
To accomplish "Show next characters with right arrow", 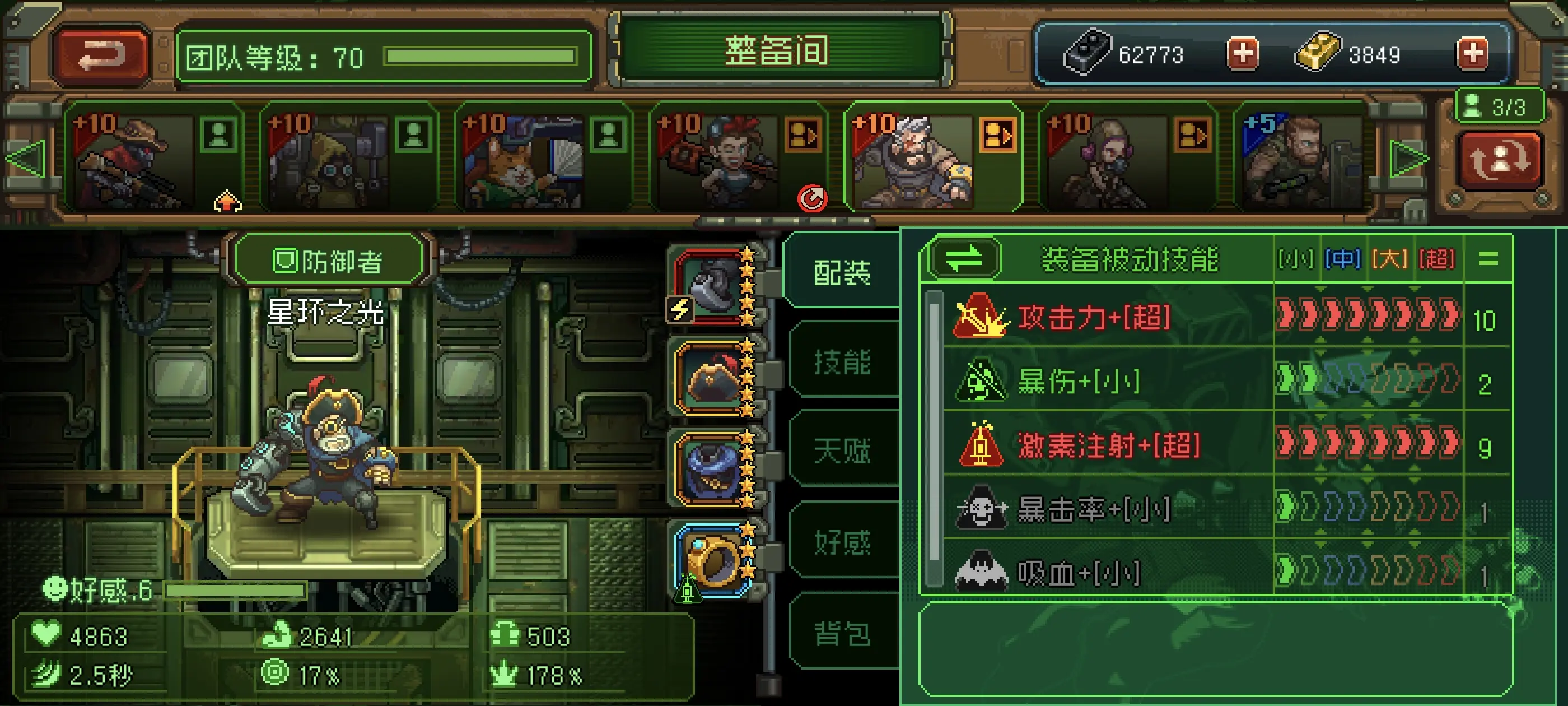I will (1408, 160).
